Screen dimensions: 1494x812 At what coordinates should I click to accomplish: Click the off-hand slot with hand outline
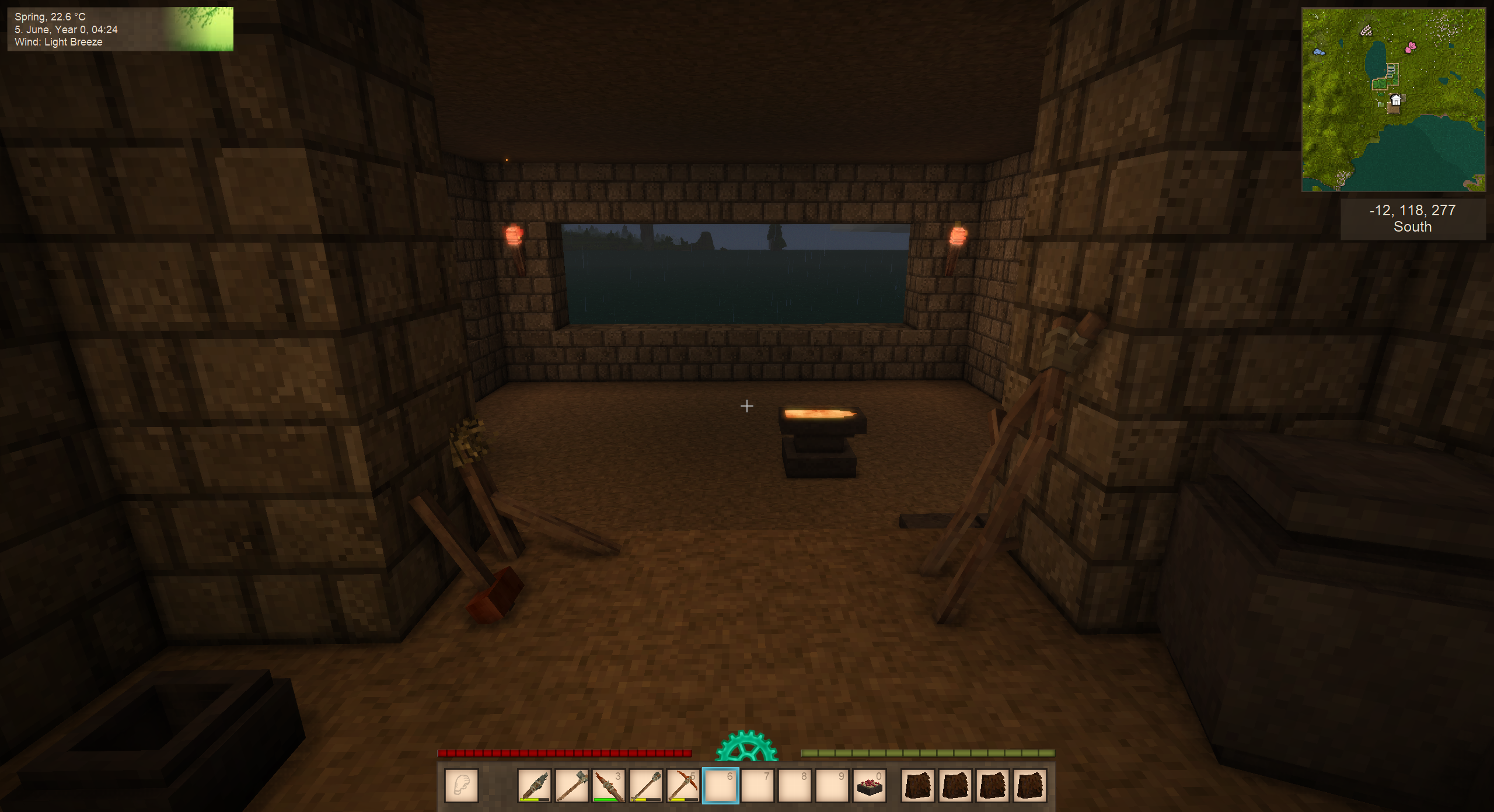click(462, 786)
